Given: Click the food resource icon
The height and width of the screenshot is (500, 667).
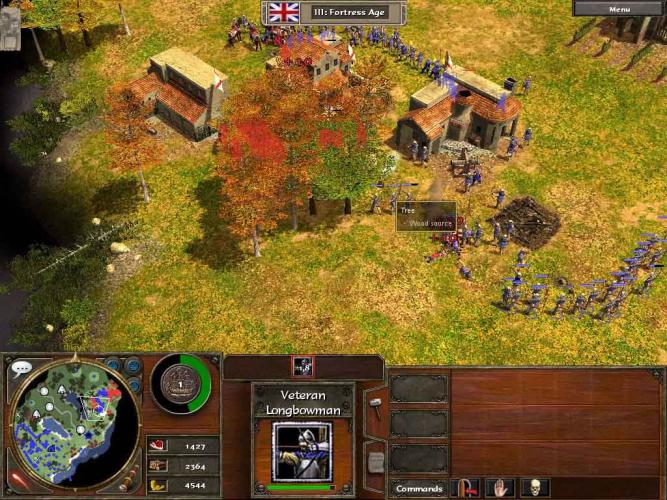Looking at the screenshot, I should (157, 446).
